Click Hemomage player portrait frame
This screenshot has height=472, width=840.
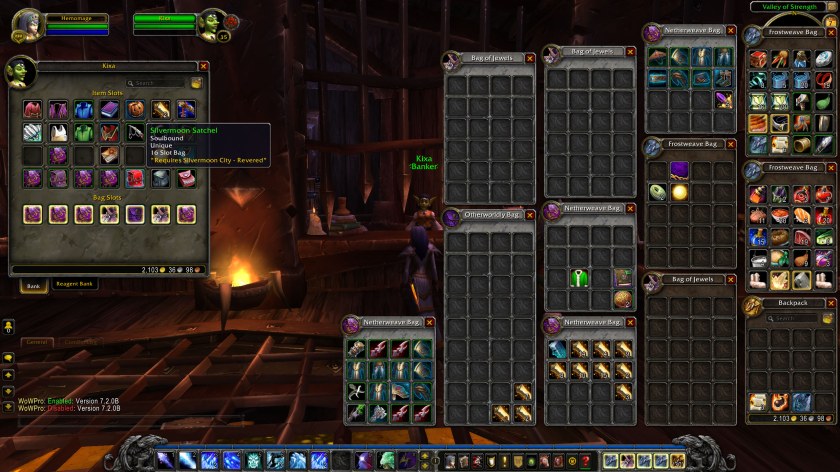25,24
